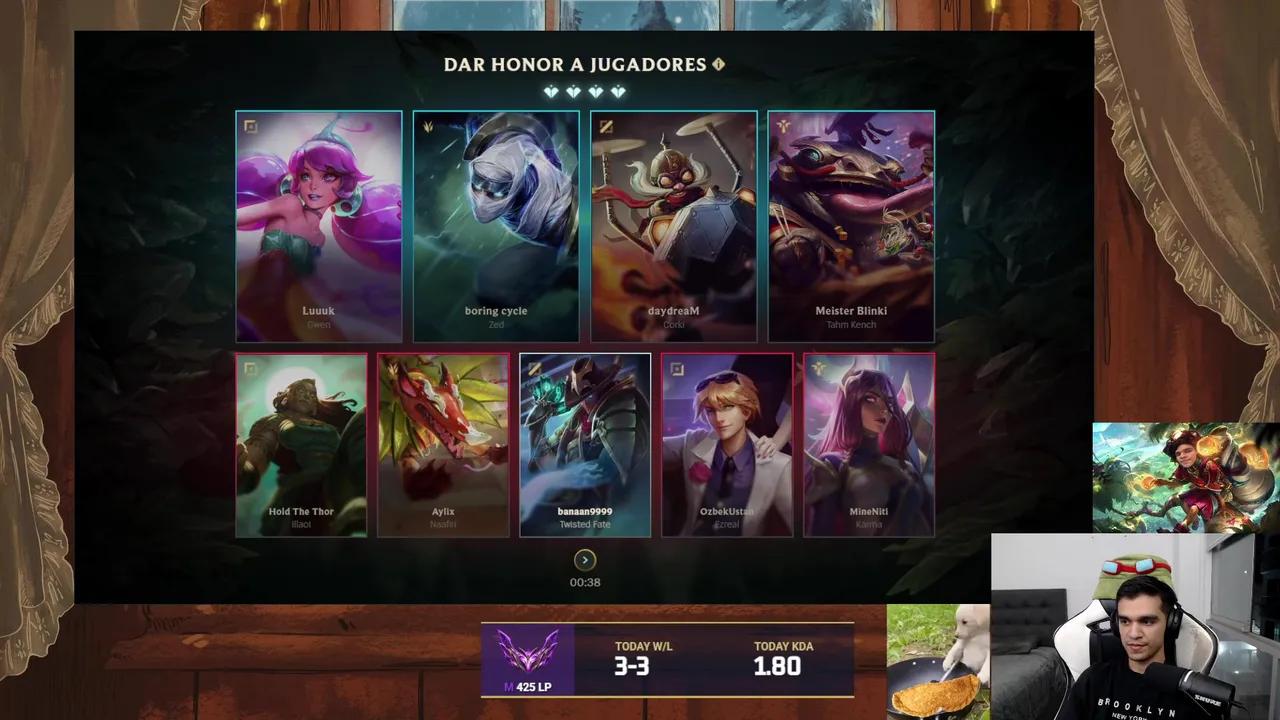
Task: Click the info icon beside DAR HONOR A JUGADORES
Action: point(719,64)
